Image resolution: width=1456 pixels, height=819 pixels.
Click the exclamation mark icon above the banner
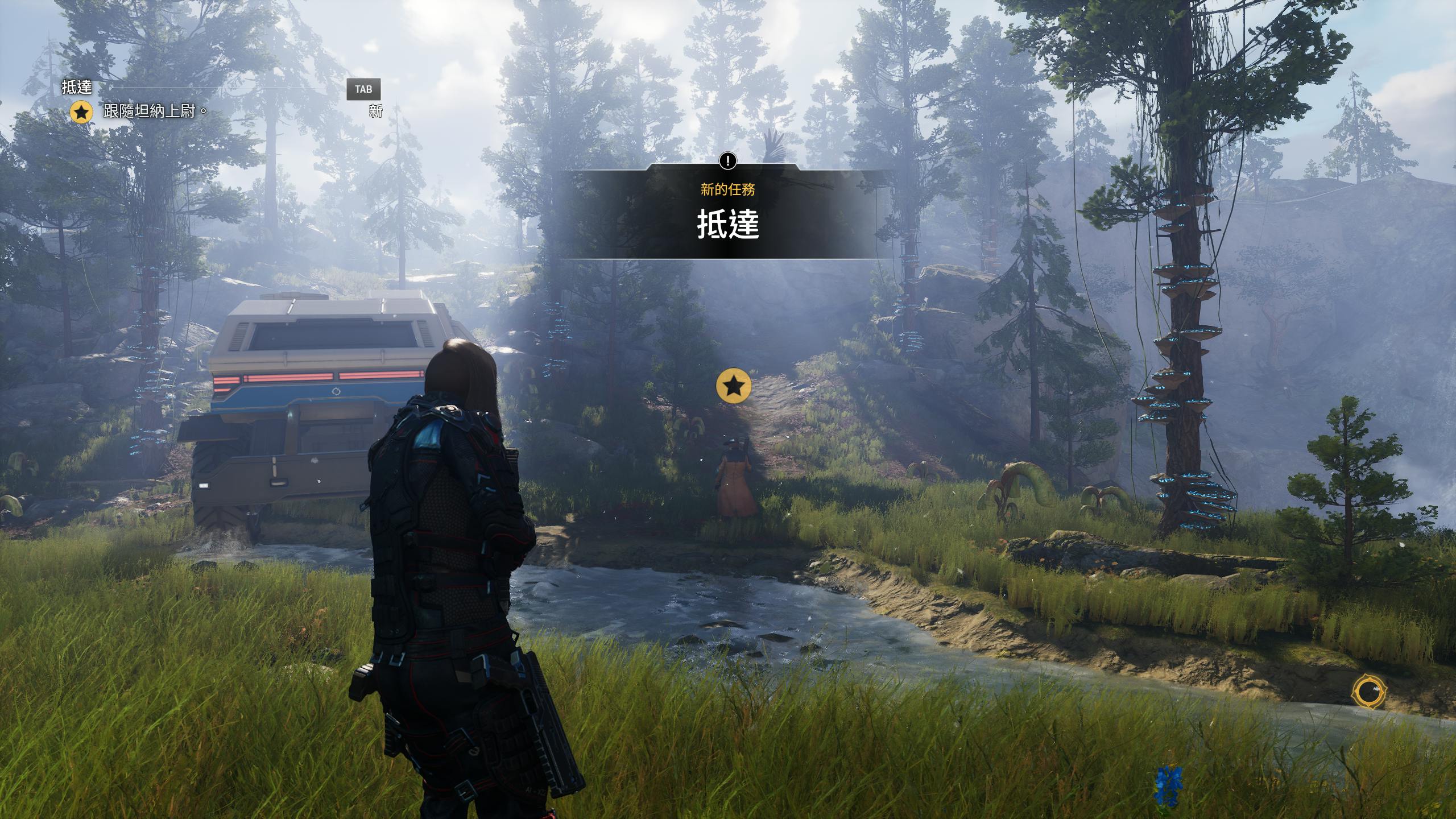click(727, 161)
